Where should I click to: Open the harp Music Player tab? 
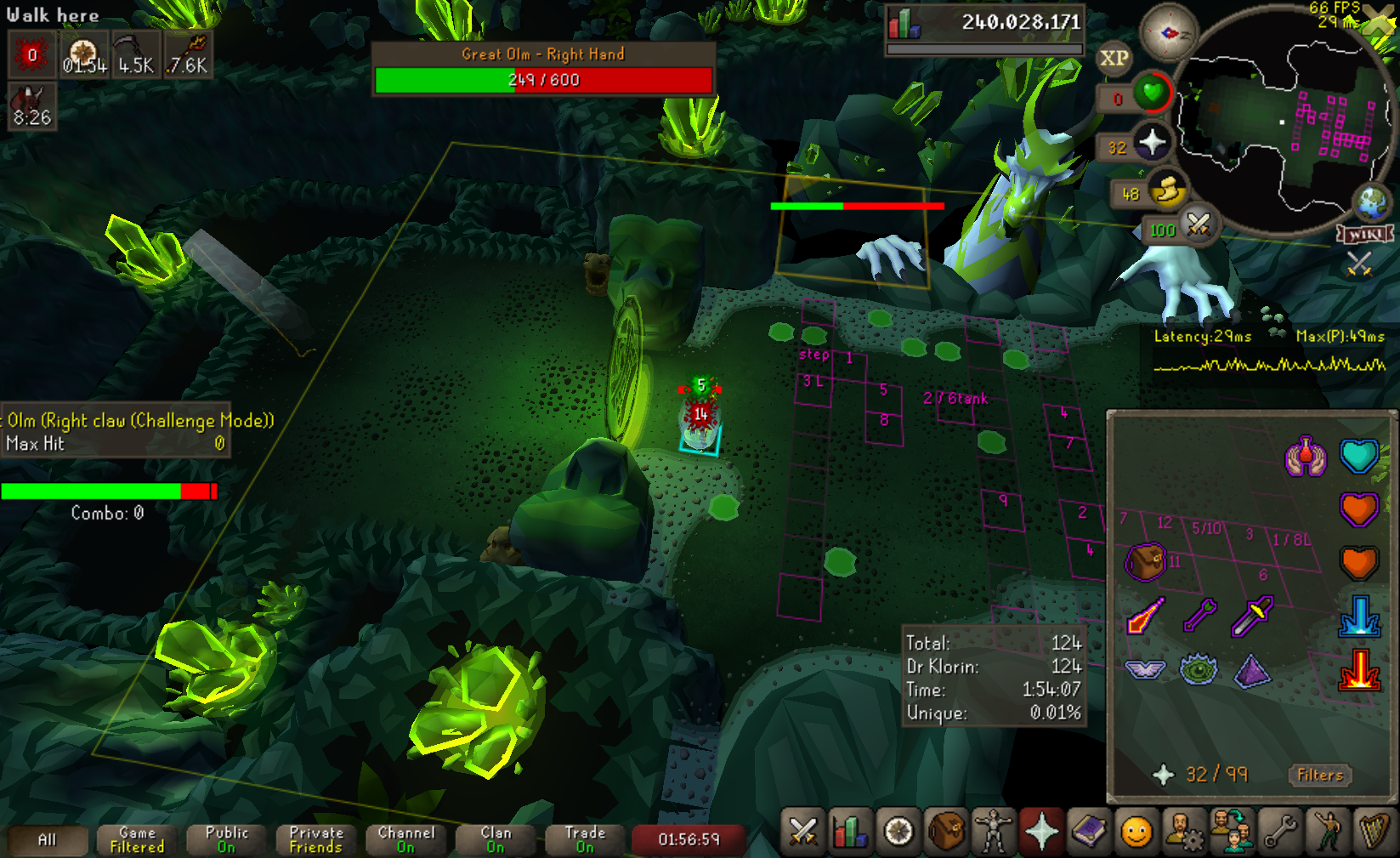[x=1374, y=831]
